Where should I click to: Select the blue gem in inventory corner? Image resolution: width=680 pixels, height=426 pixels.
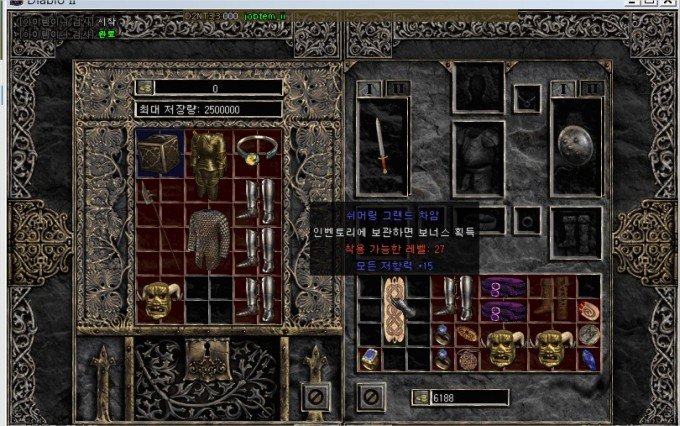[589, 359]
